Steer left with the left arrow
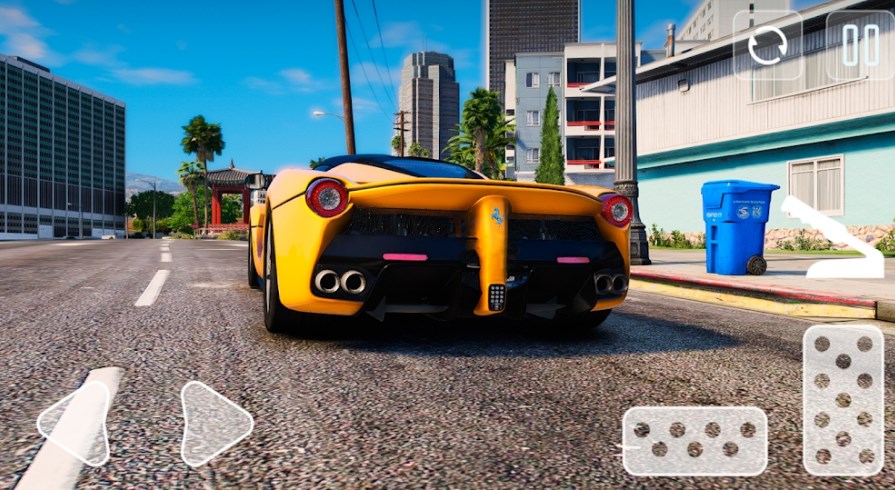This screenshot has height=490, width=895. 75,424
